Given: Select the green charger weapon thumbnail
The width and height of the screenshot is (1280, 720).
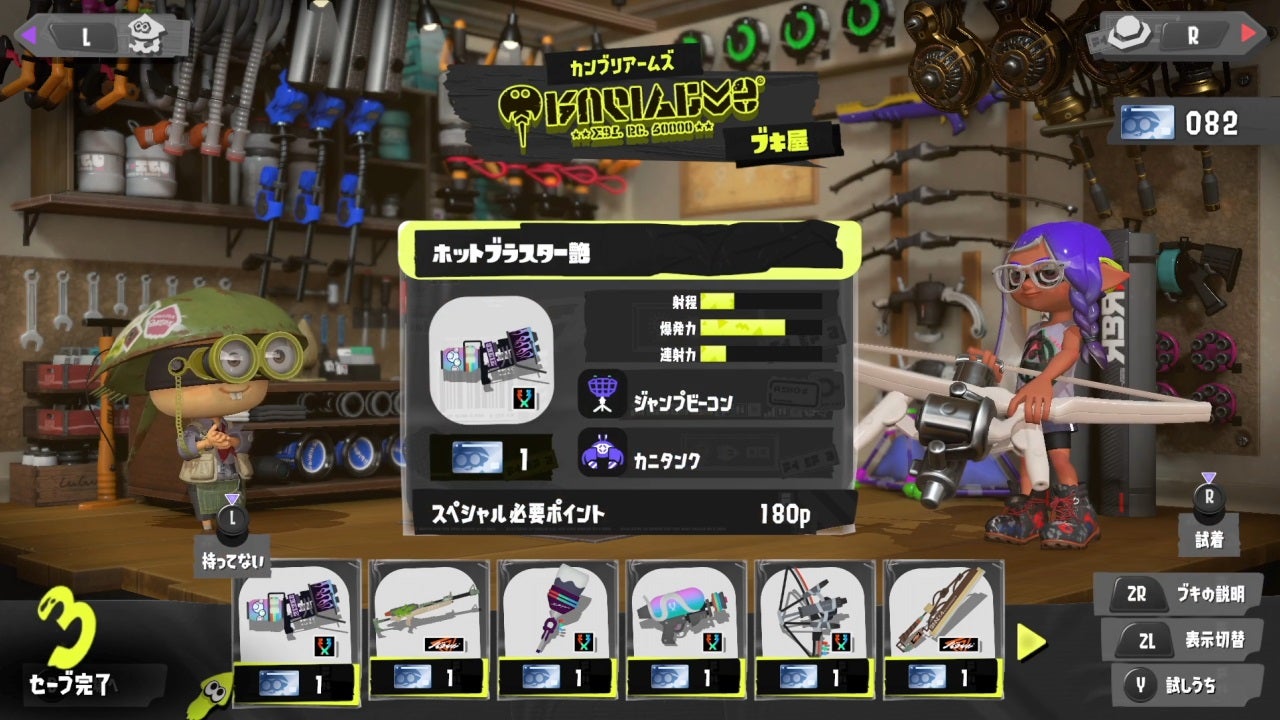Looking at the screenshot, I should coord(425,615).
